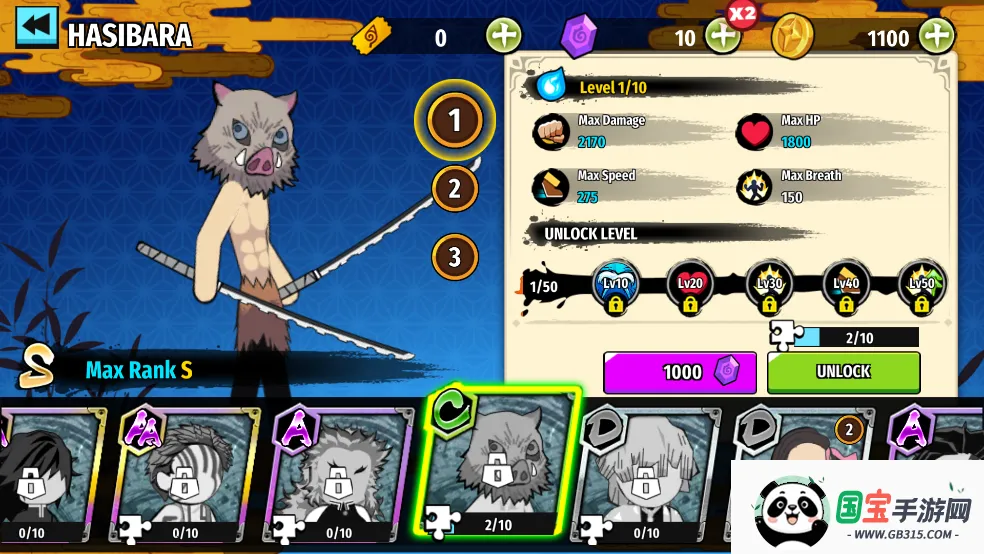View the Lv50 unlock reward

click(921, 286)
